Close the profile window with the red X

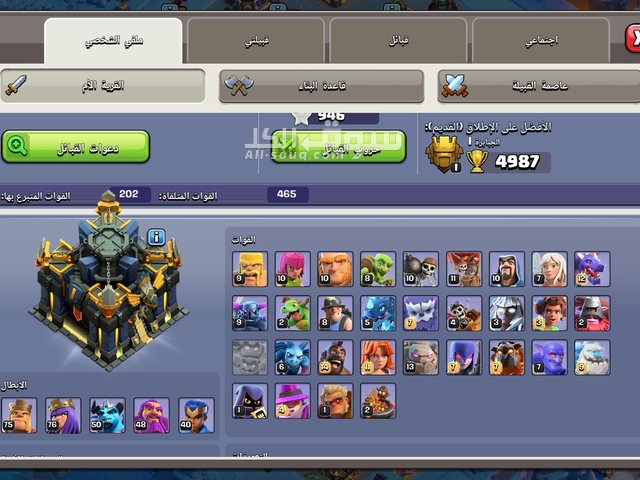(x=632, y=39)
